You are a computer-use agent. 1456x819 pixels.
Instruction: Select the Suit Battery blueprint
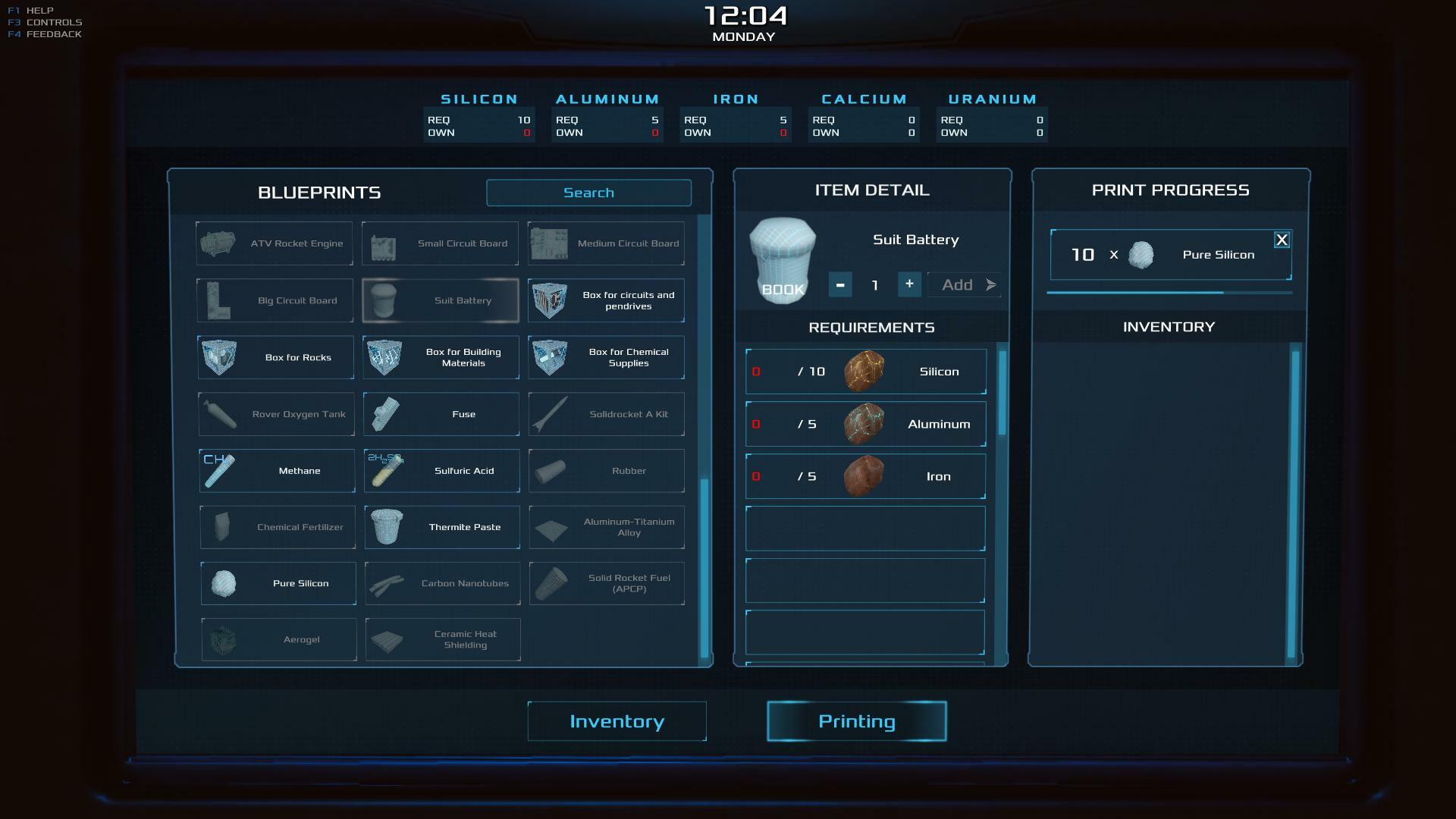[x=441, y=300]
